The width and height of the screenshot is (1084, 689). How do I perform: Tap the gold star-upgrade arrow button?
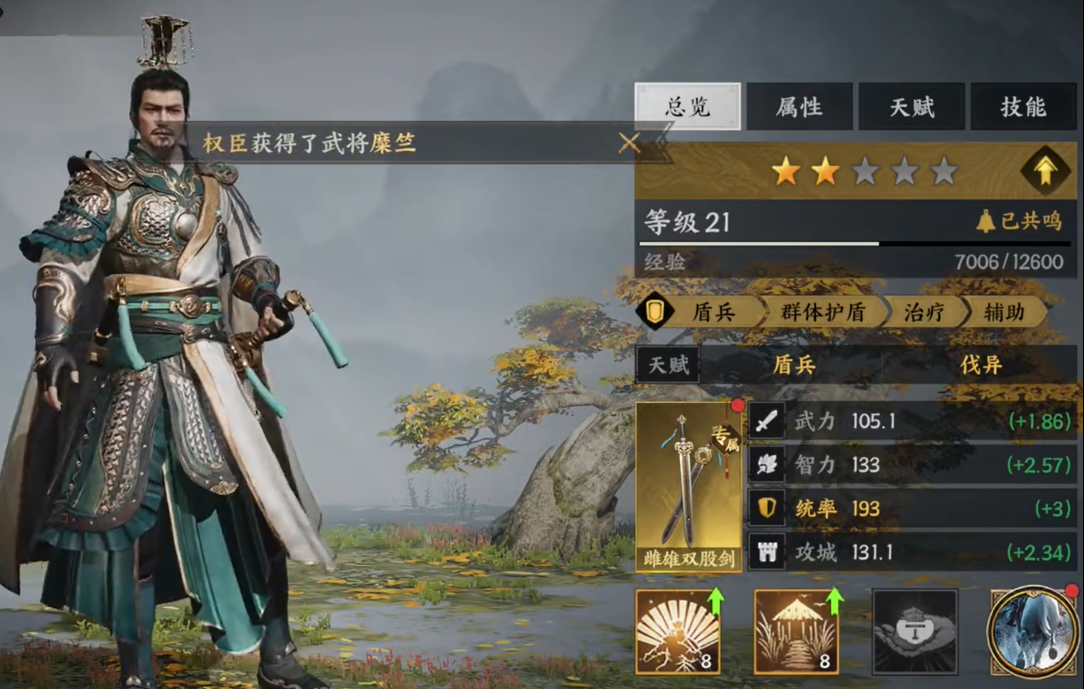point(1044,172)
